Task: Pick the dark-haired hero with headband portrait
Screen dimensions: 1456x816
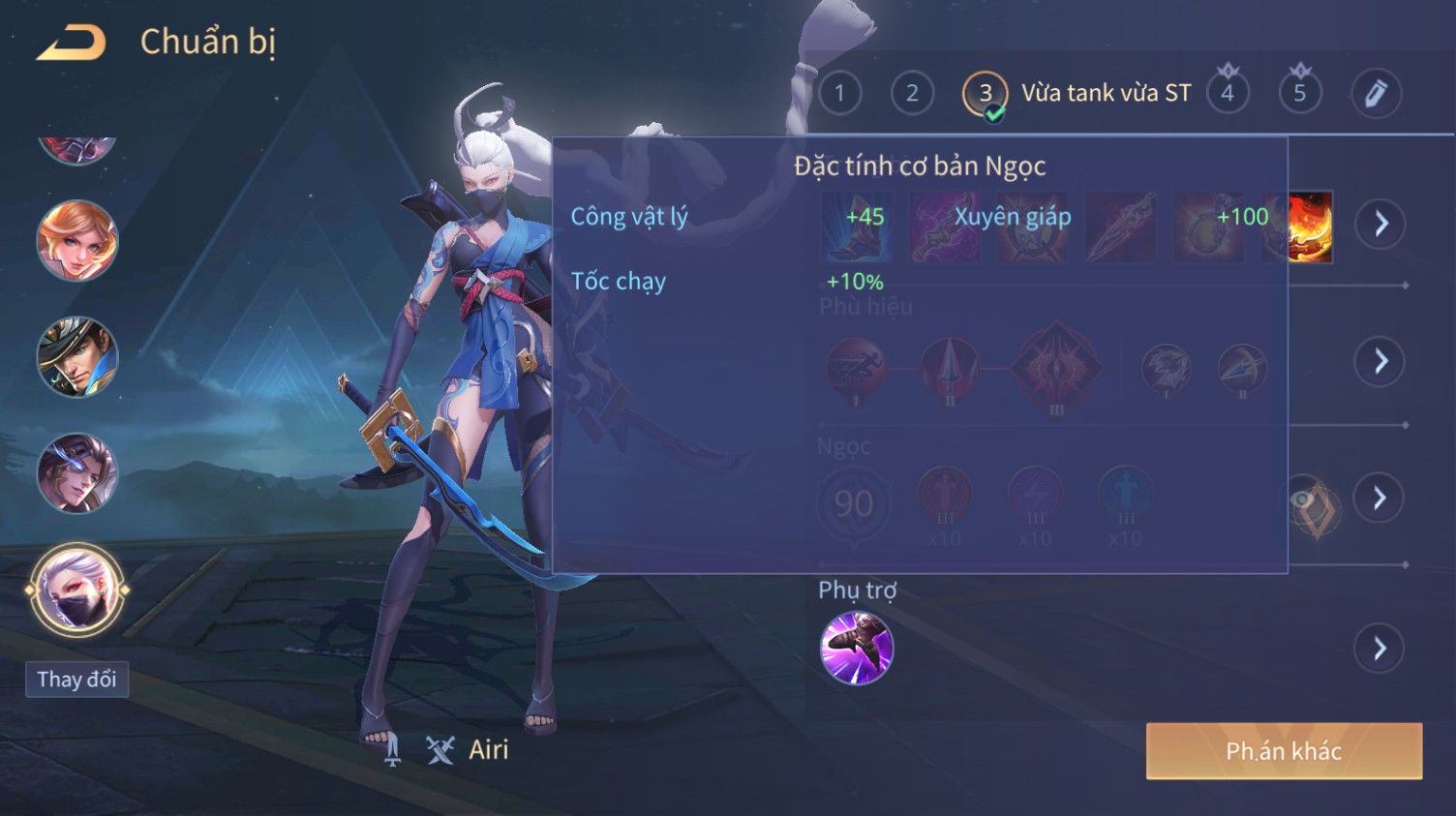Action: 77,472
